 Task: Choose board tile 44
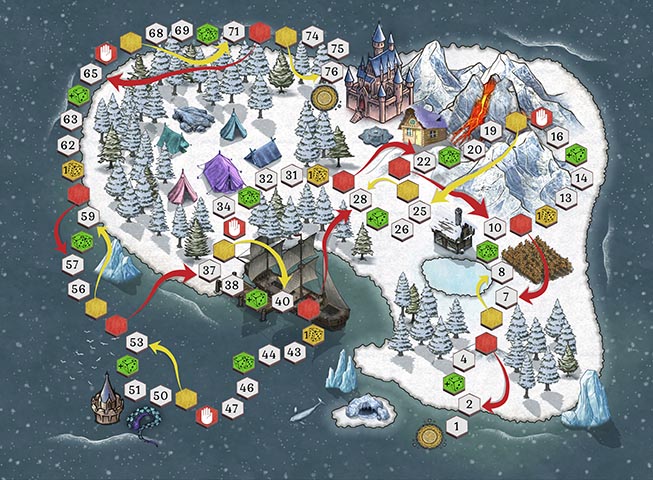click(x=268, y=353)
